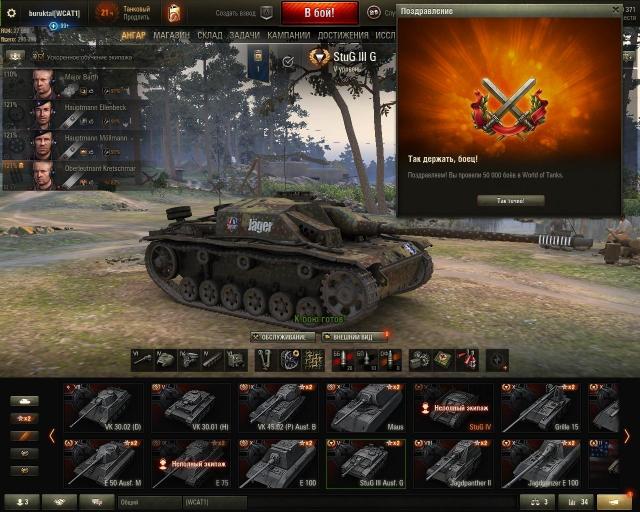640x512 pixels.
Task: Open the КАМПАНИИ tab
Action: pyautogui.click(x=288, y=34)
